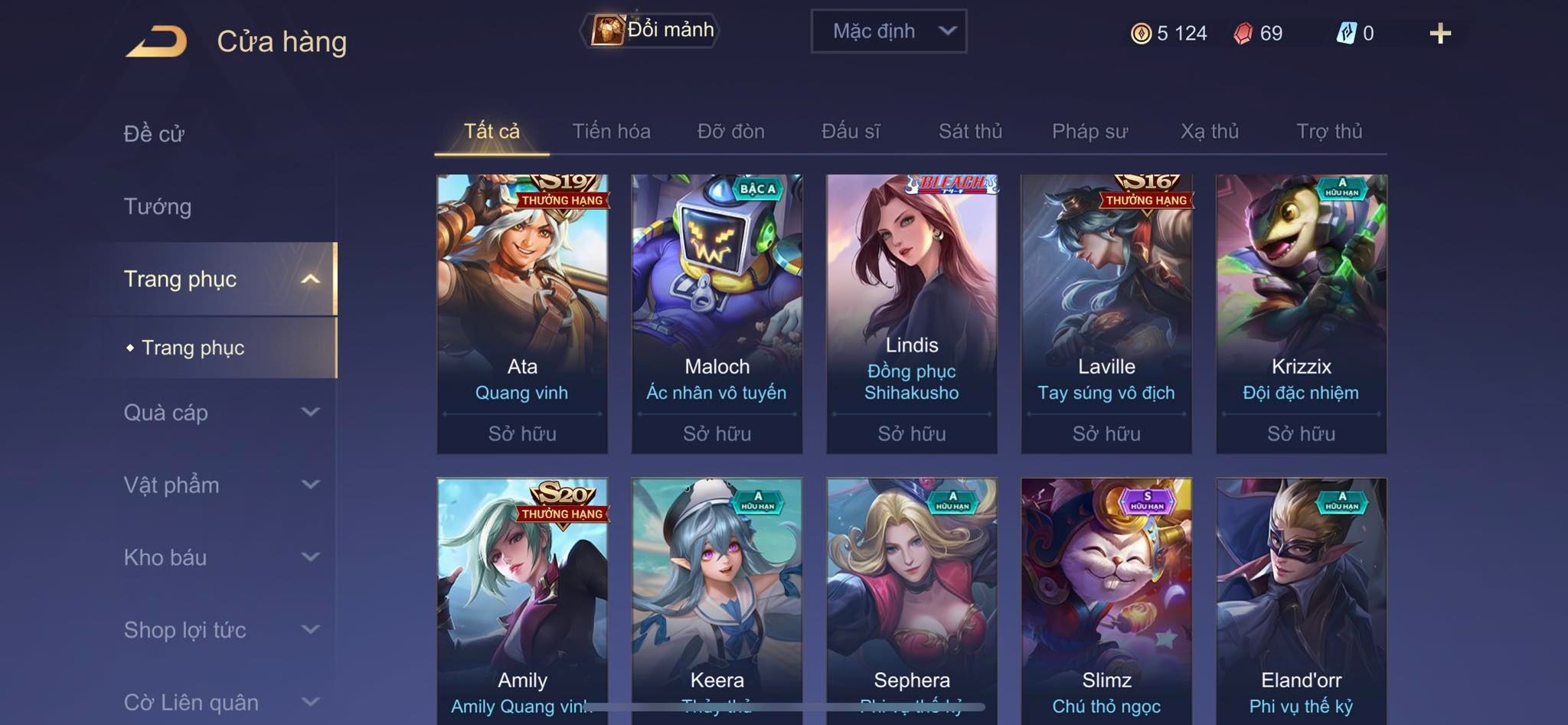Viewport: 1568px width, 725px height.
Task: Open the Đề cử section
Action: tap(154, 134)
